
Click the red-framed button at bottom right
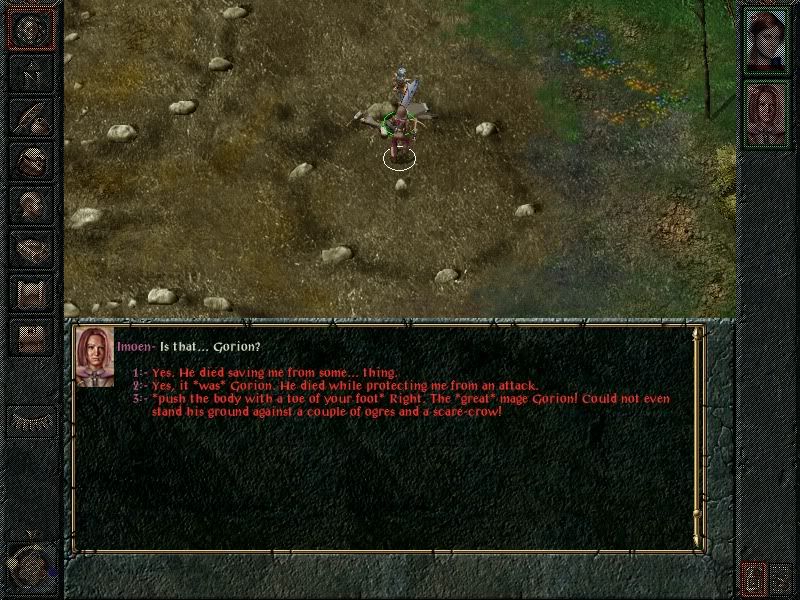pos(752,577)
